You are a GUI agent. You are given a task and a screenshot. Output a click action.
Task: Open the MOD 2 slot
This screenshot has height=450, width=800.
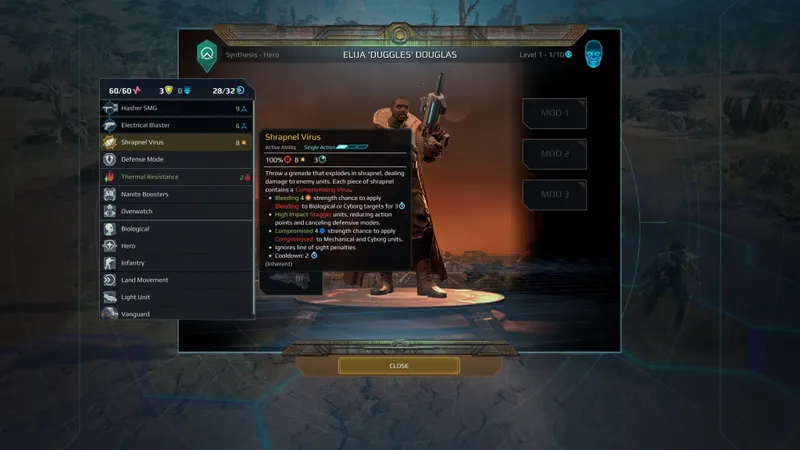555,154
